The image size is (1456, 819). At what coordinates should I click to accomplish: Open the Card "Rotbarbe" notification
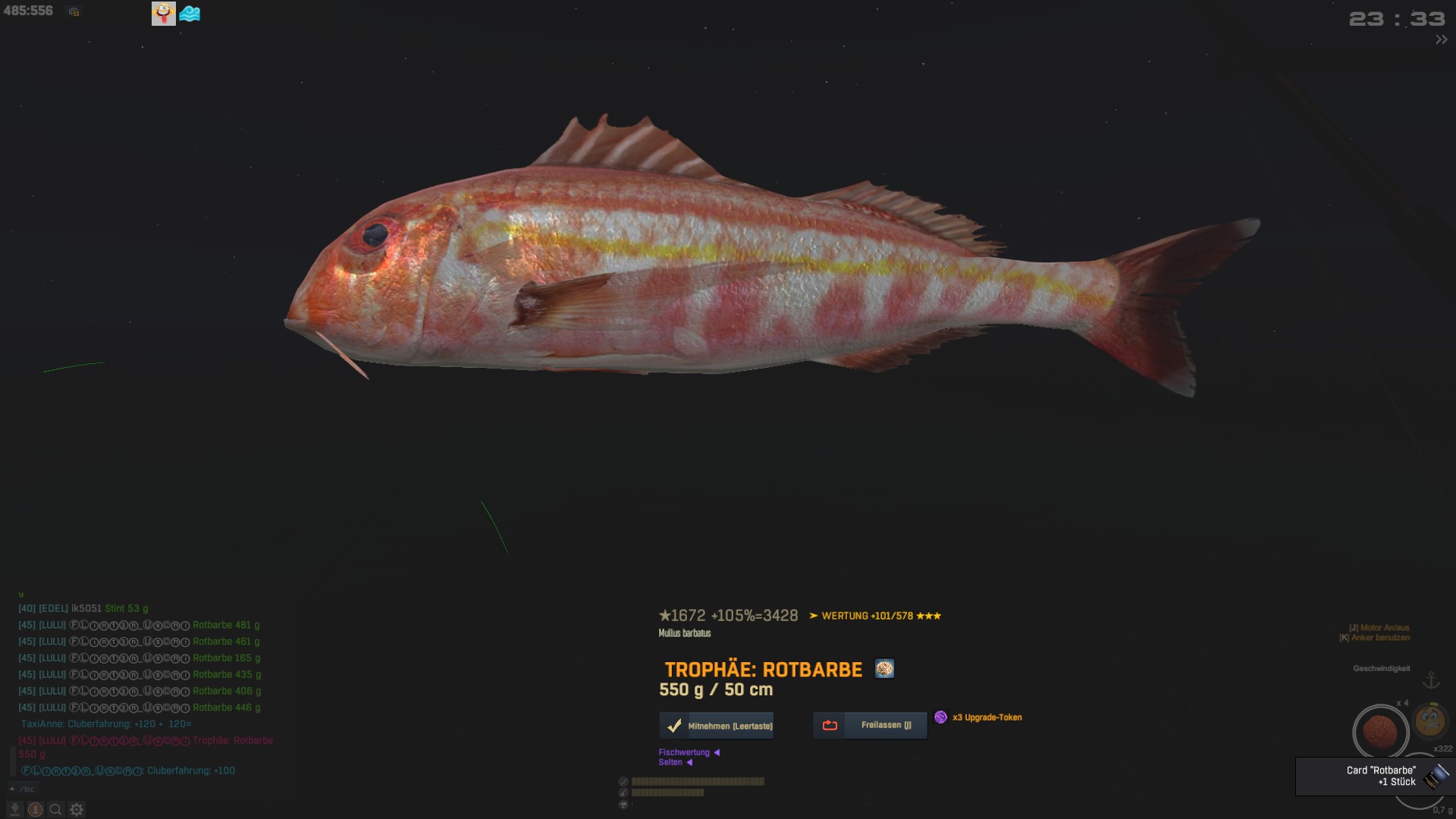(1374, 776)
